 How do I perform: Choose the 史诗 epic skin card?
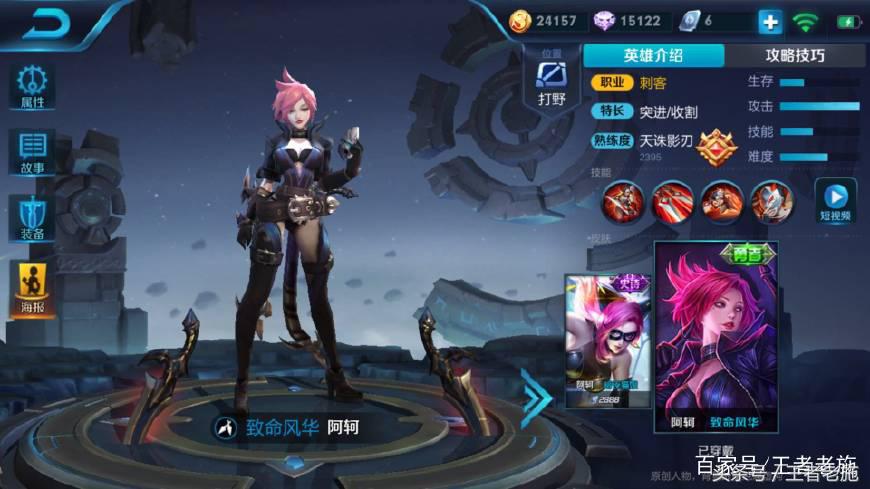[x=608, y=340]
